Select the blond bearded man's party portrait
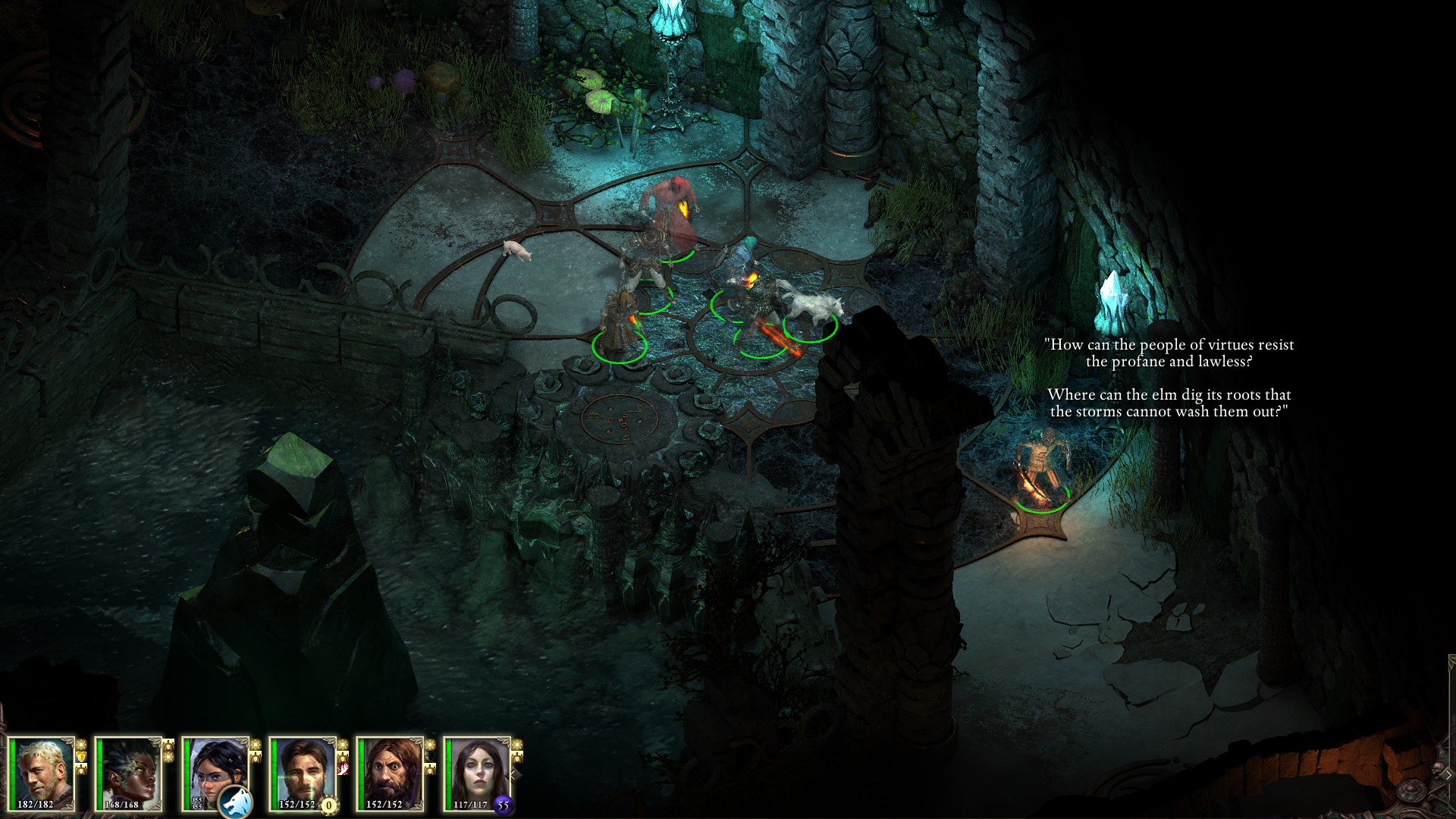1456x819 pixels. pos(41,772)
